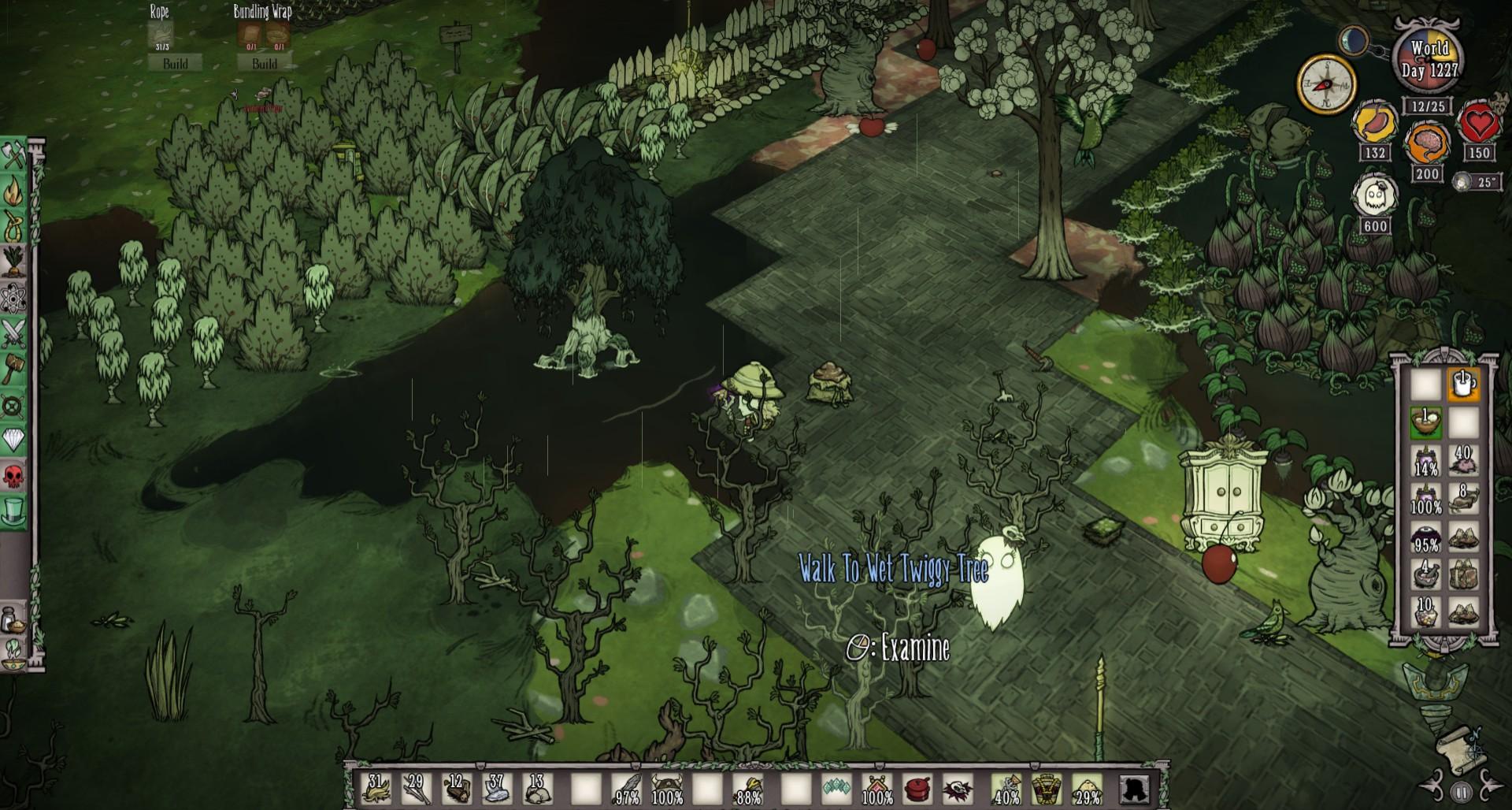
Task: Select the white mug in the backpack
Action: (x=1463, y=385)
